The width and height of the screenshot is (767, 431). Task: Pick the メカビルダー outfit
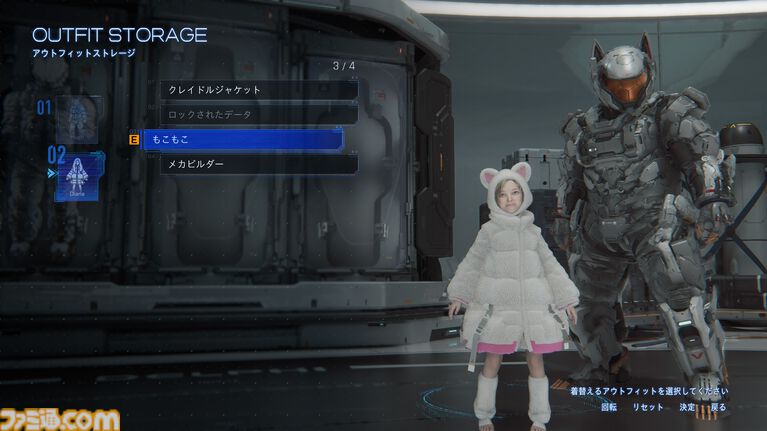click(x=258, y=164)
